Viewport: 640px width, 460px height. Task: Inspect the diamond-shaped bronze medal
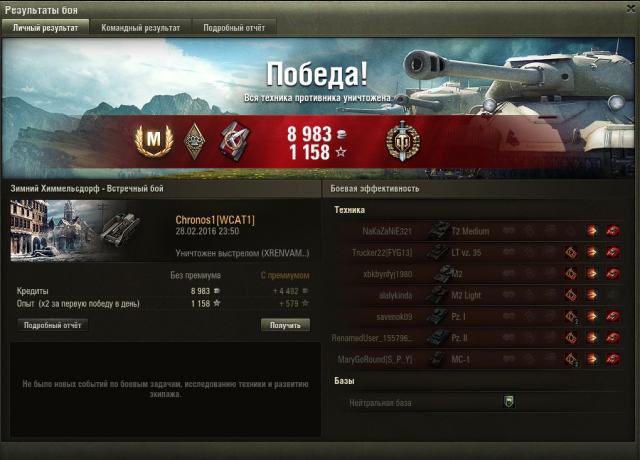click(x=194, y=143)
